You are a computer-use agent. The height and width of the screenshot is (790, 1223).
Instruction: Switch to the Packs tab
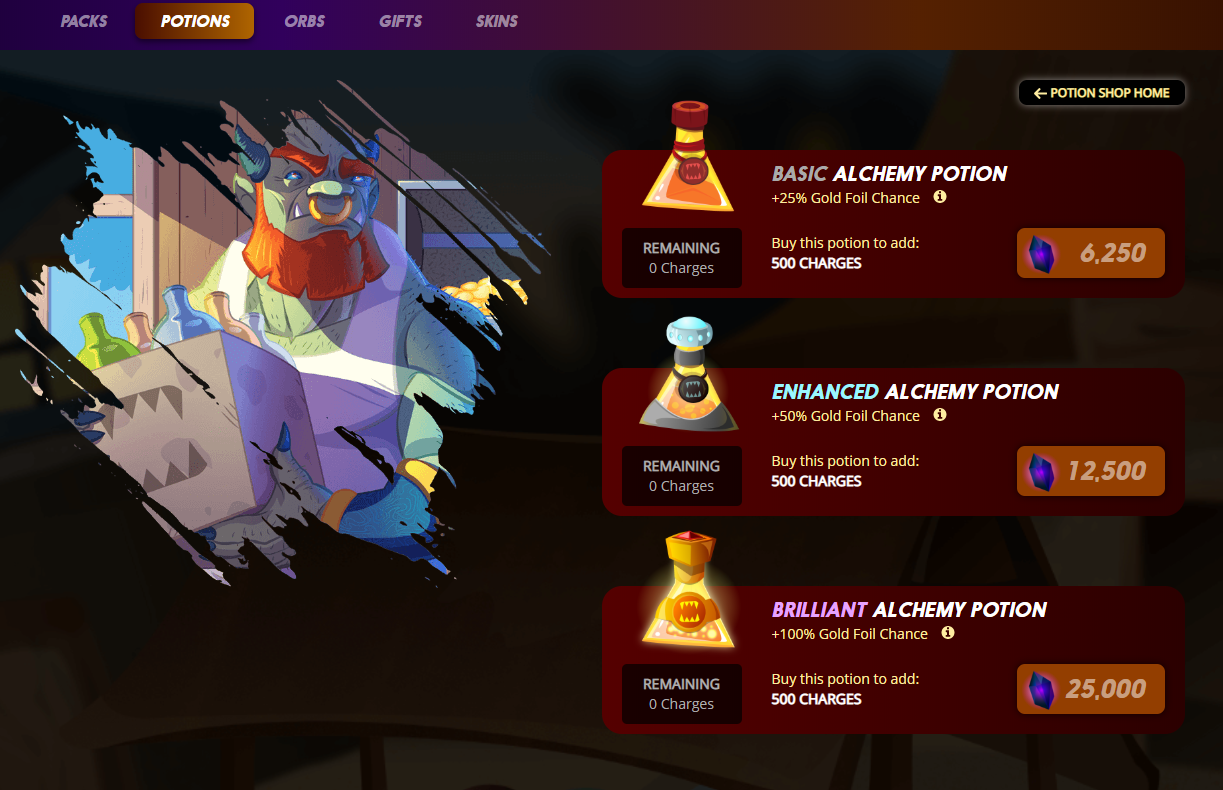[84, 21]
